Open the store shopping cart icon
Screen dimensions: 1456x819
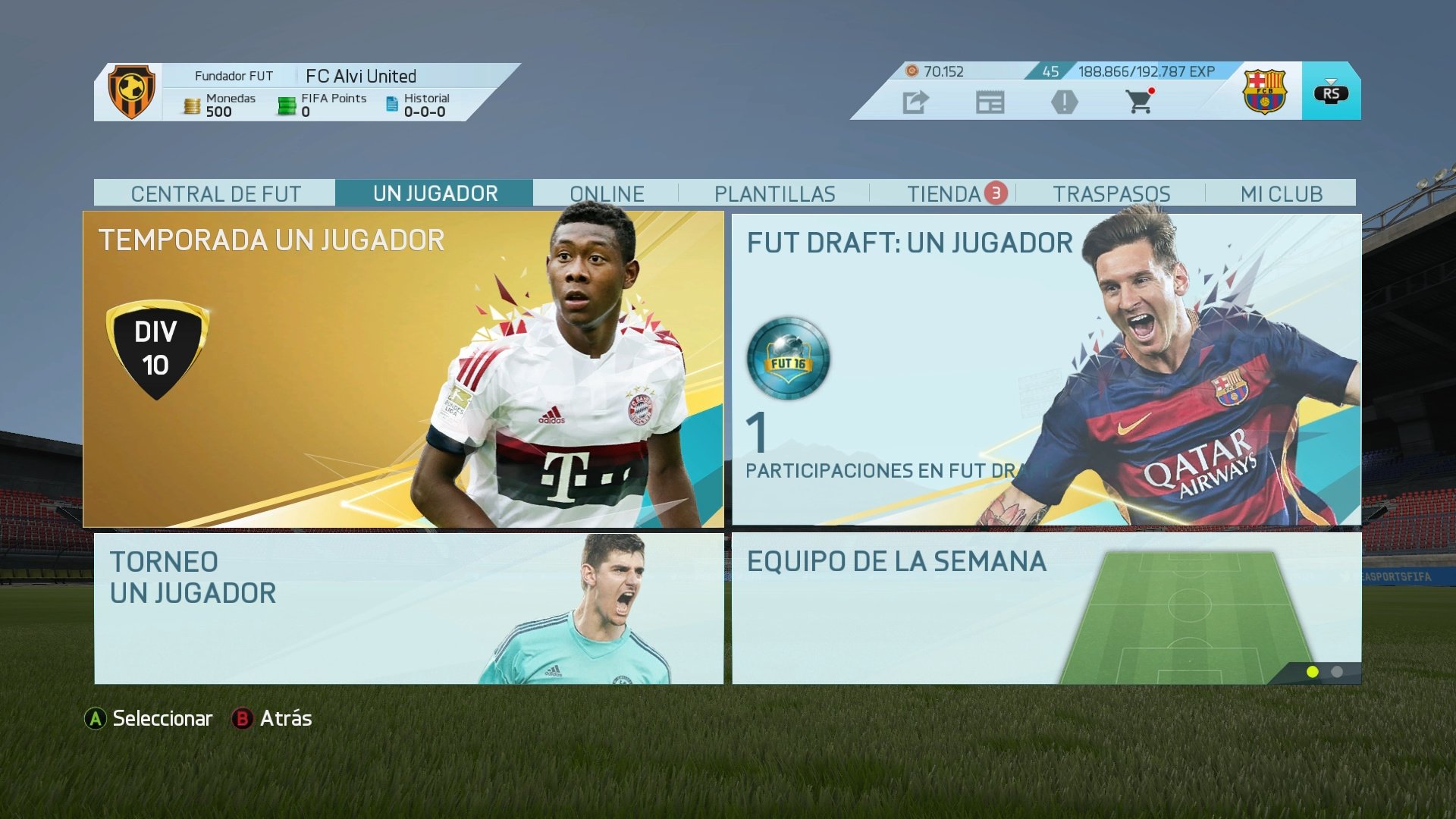[1139, 101]
